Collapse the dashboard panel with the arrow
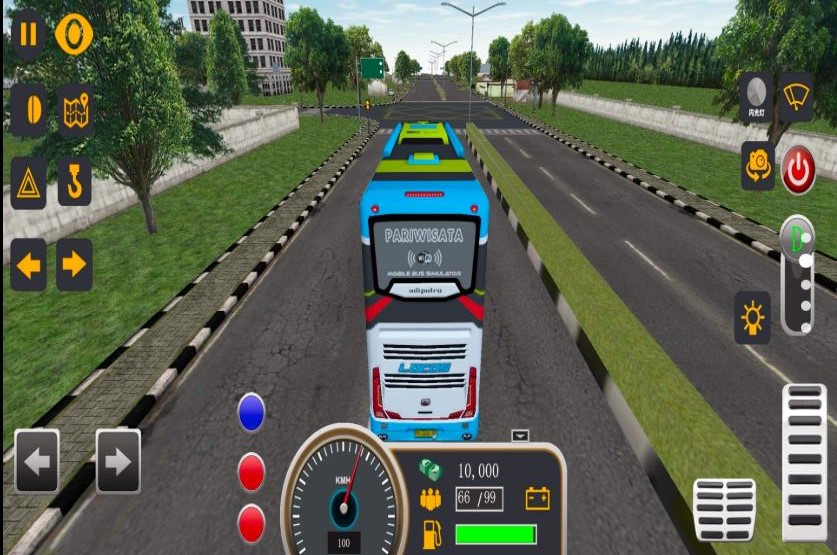 519,436
